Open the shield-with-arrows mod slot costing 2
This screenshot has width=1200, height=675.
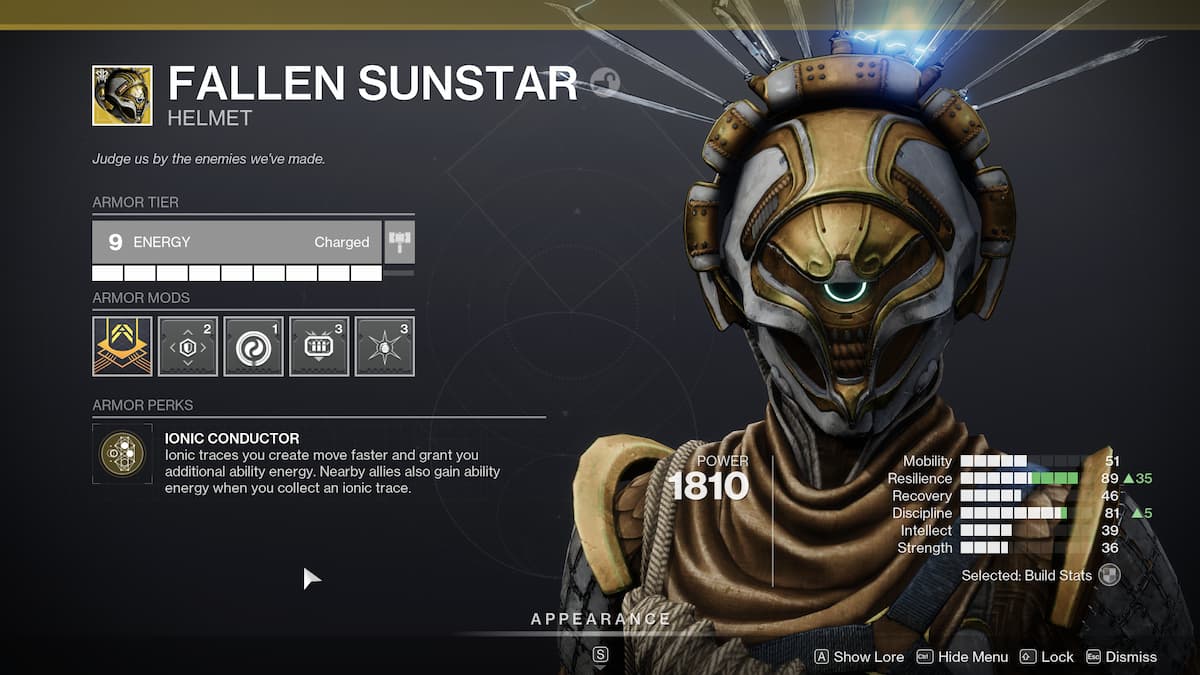pos(188,346)
